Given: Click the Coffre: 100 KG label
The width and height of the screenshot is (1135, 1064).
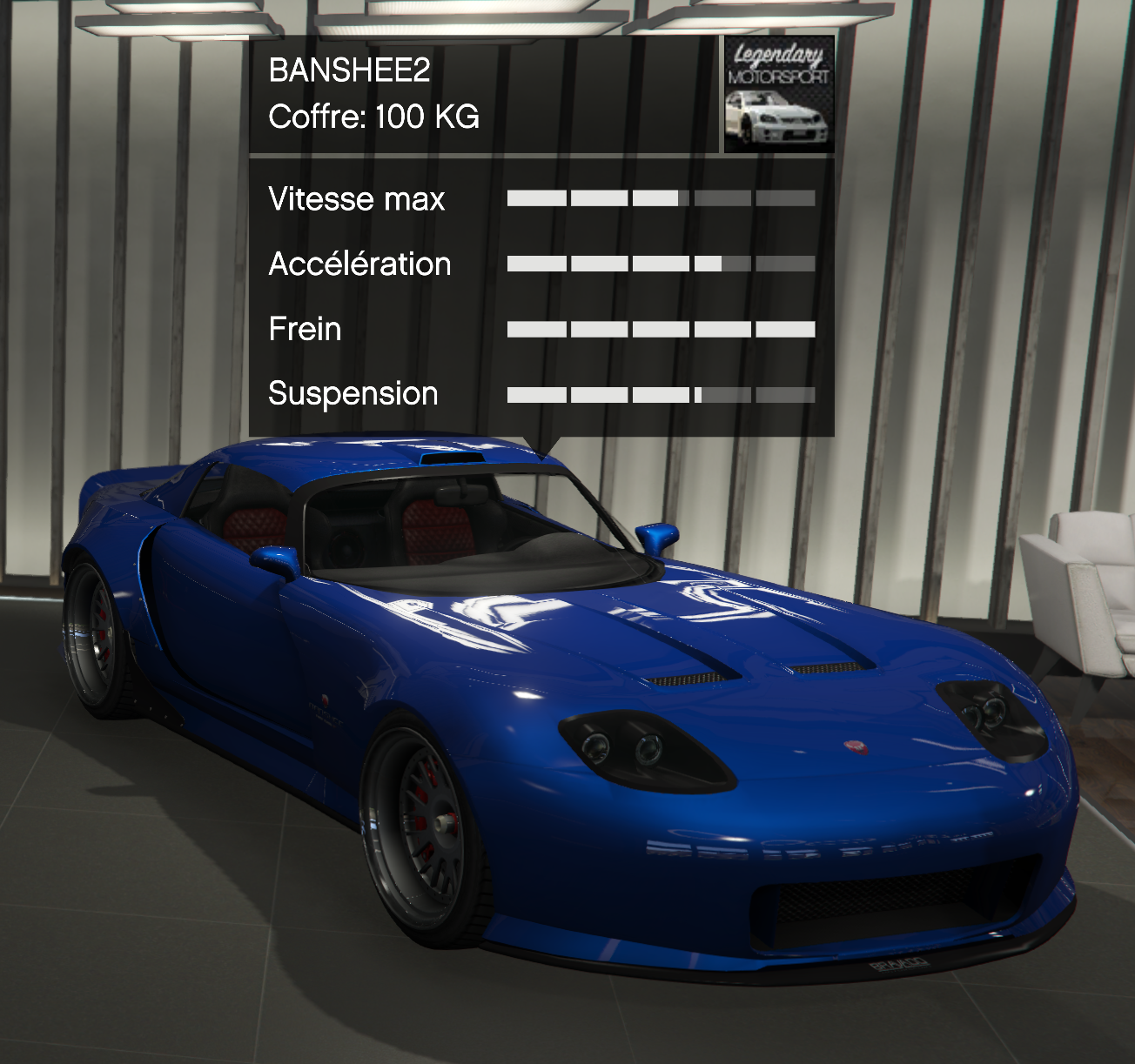Looking at the screenshot, I should (374, 119).
